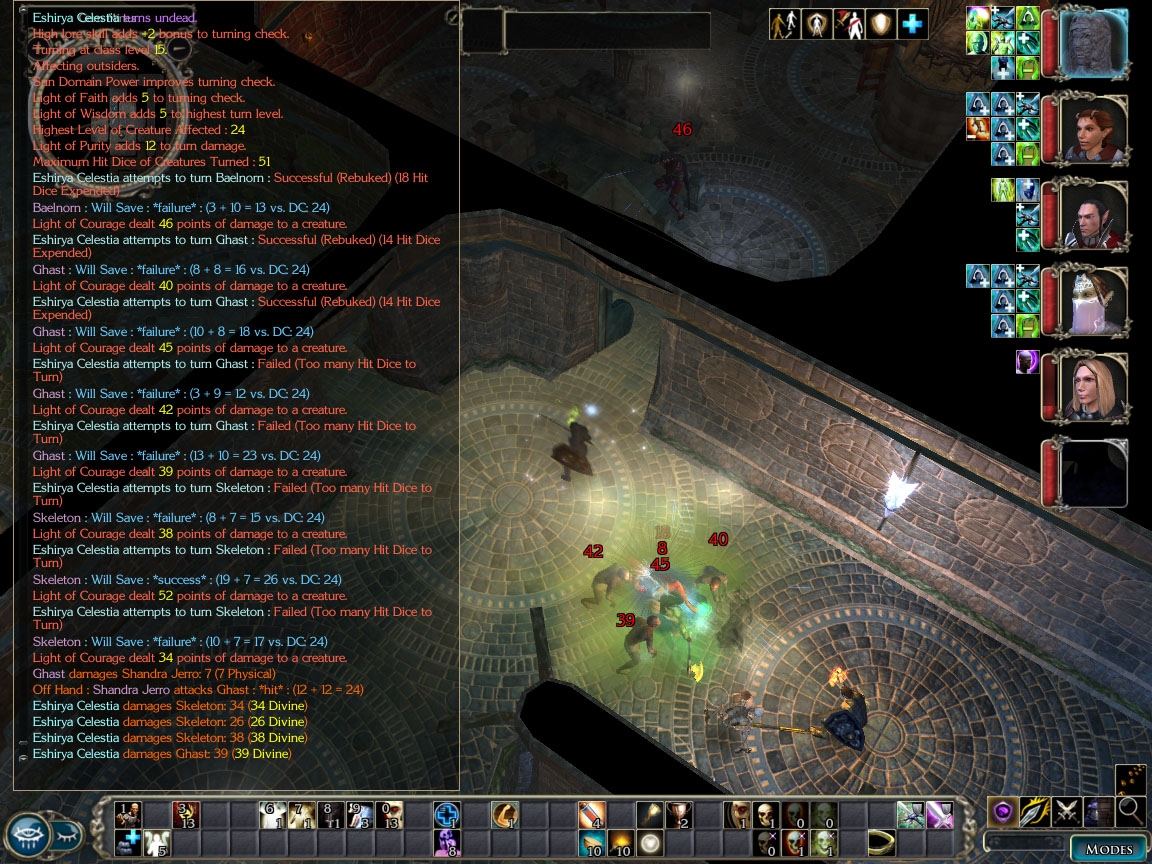This screenshot has height=864, width=1152.
Task: Click the glowing blue cross icon at top
Action: click(x=912, y=24)
